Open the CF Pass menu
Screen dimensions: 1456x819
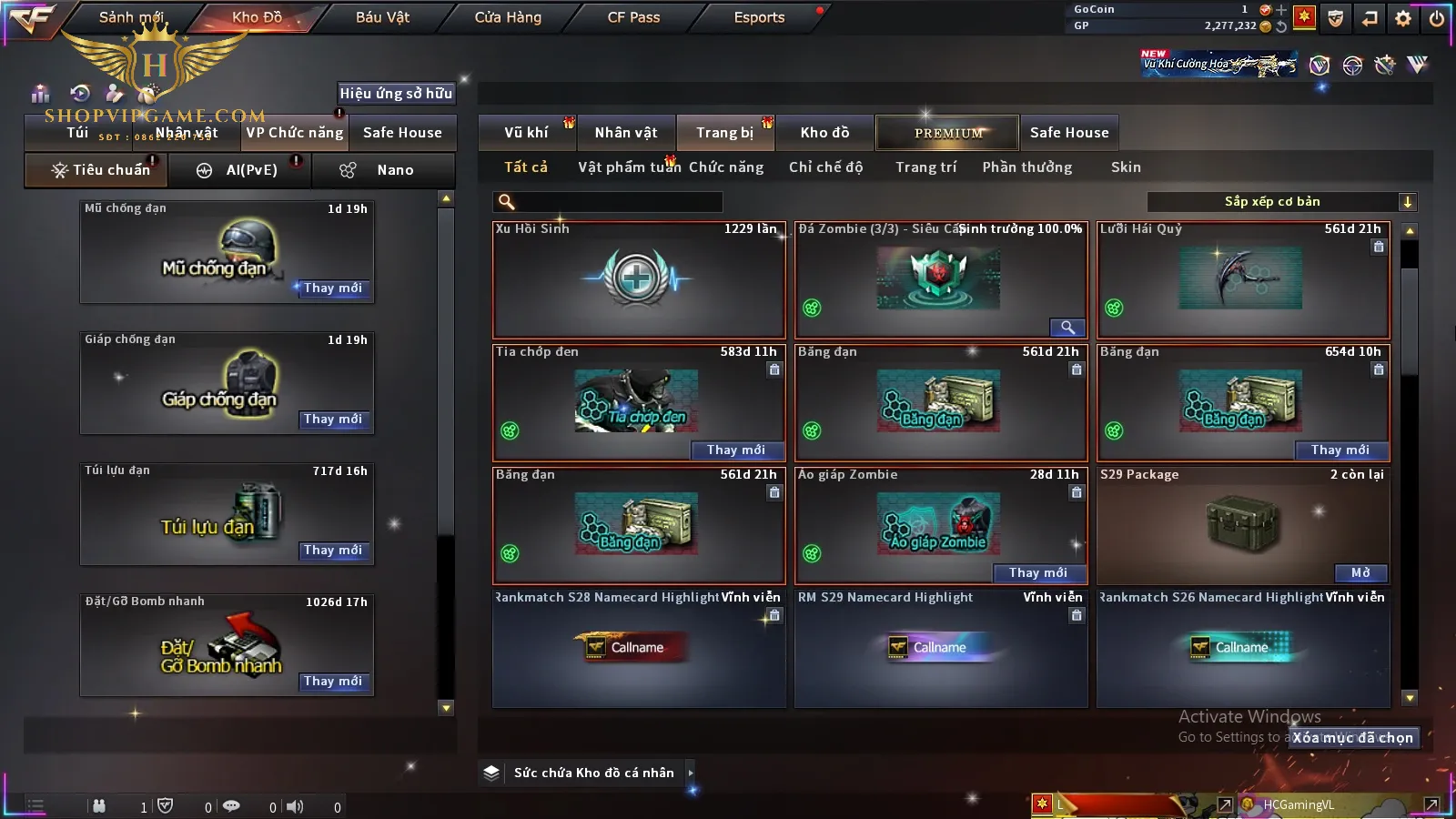point(633,17)
